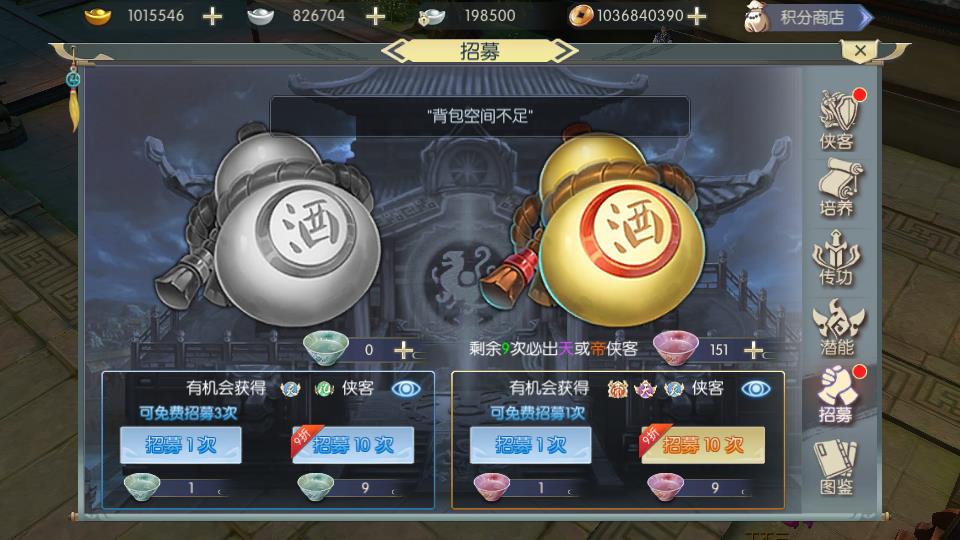
Task: Preview golden gourd heroes via eye icon
Action: pyautogui.click(x=756, y=388)
